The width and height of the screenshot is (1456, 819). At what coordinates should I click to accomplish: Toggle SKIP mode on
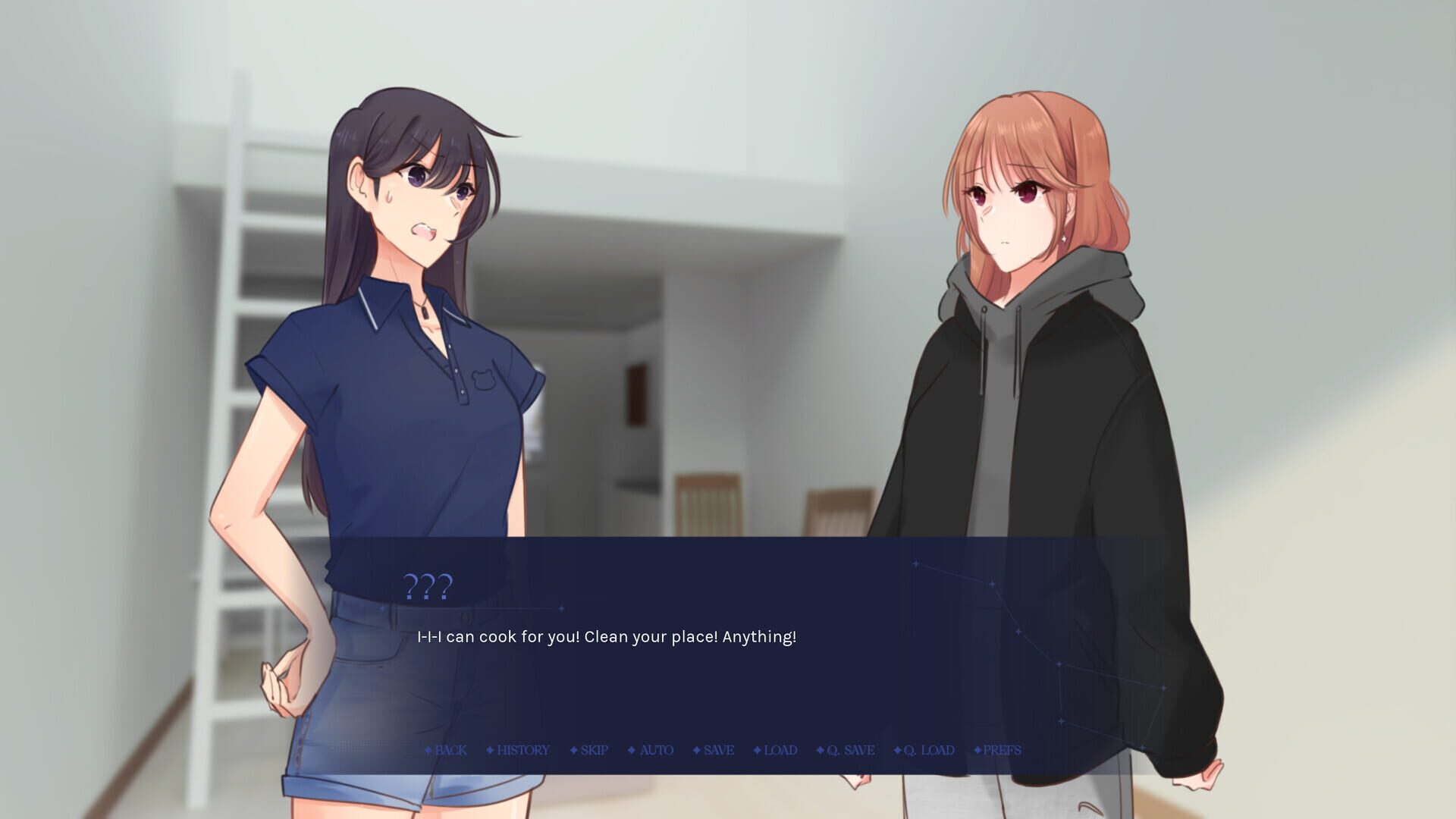click(x=593, y=750)
